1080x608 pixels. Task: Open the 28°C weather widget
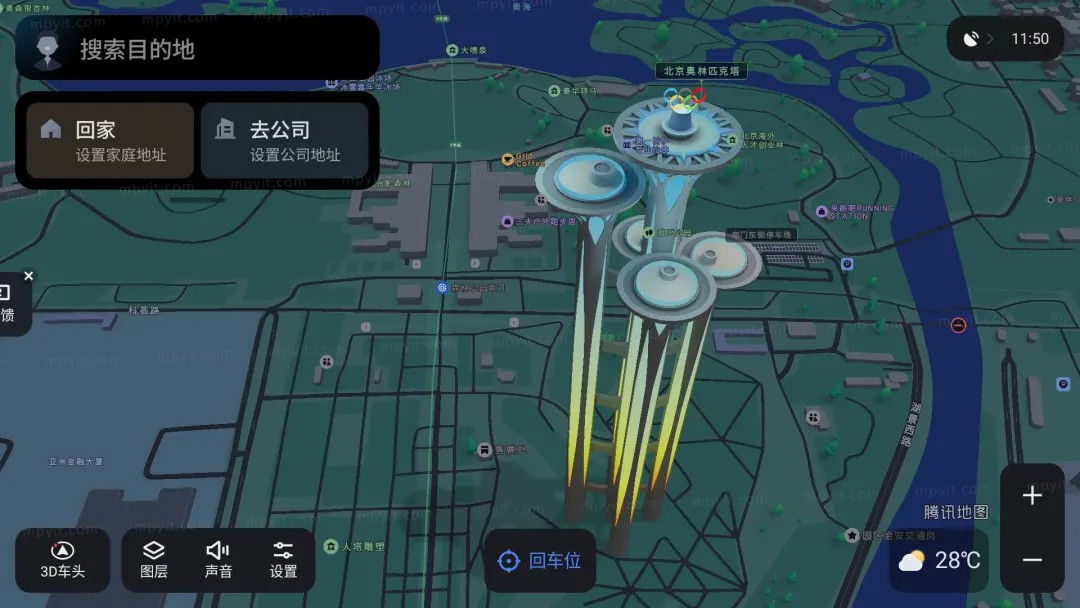[939, 560]
